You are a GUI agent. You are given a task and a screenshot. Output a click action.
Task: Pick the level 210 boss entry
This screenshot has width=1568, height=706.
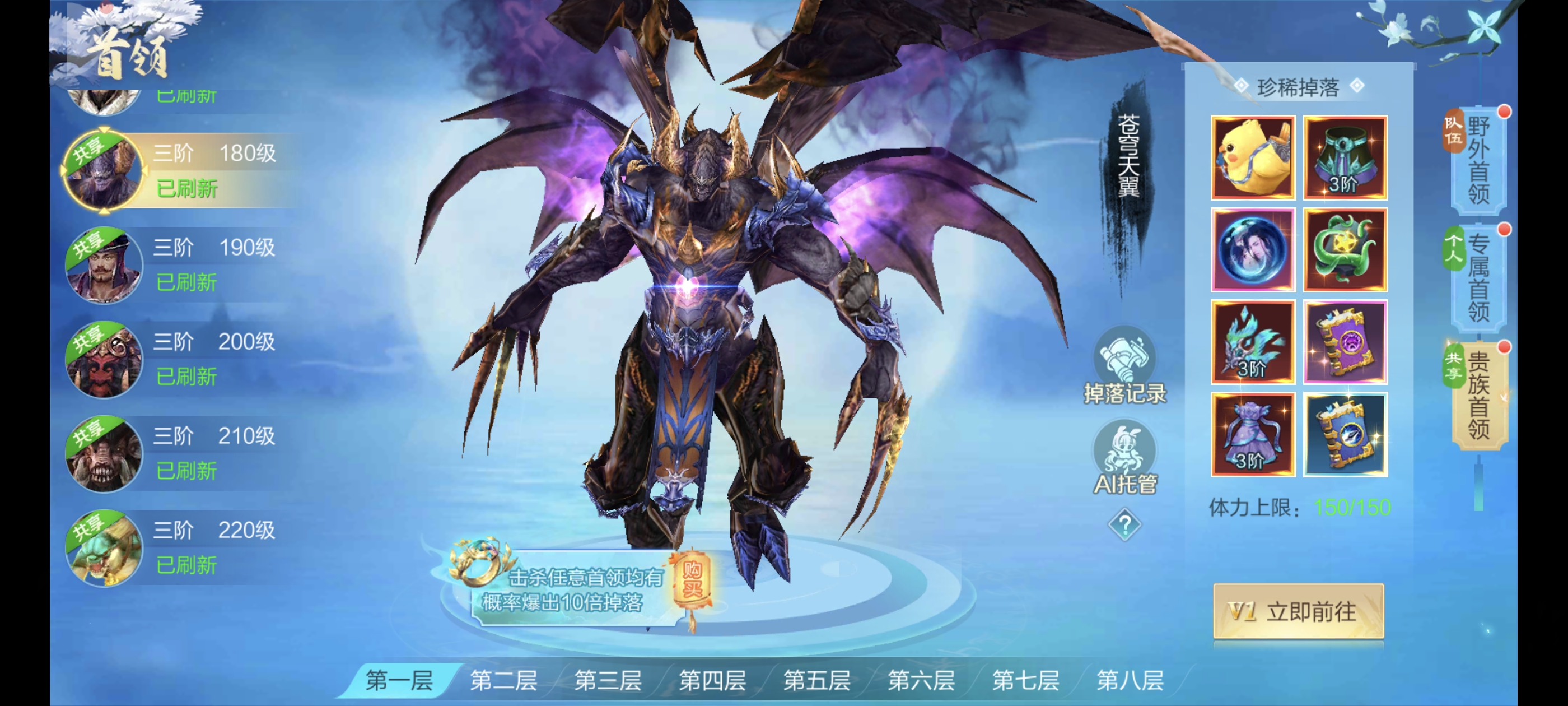tap(183, 453)
